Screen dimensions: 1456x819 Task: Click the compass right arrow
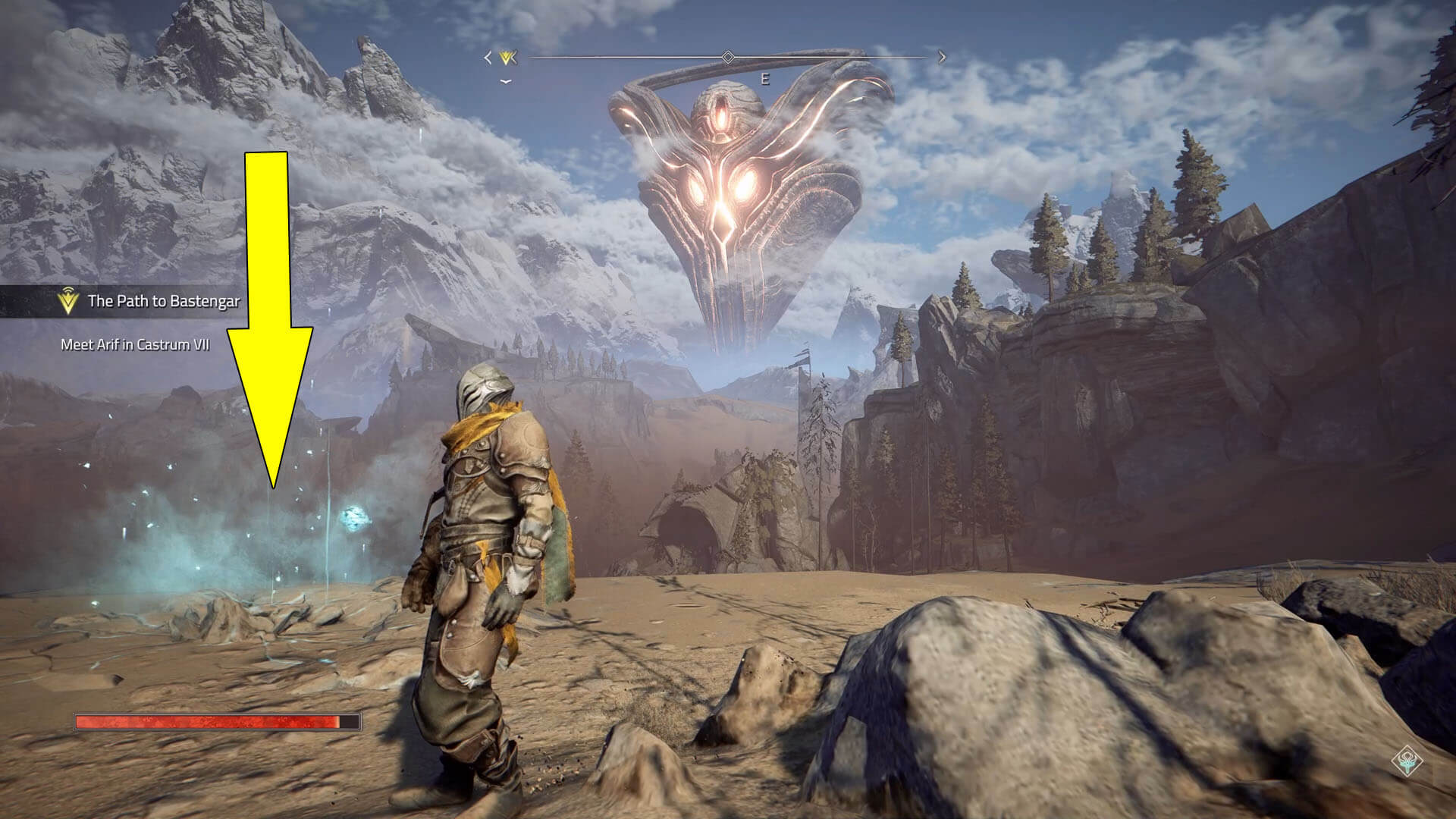(942, 57)
